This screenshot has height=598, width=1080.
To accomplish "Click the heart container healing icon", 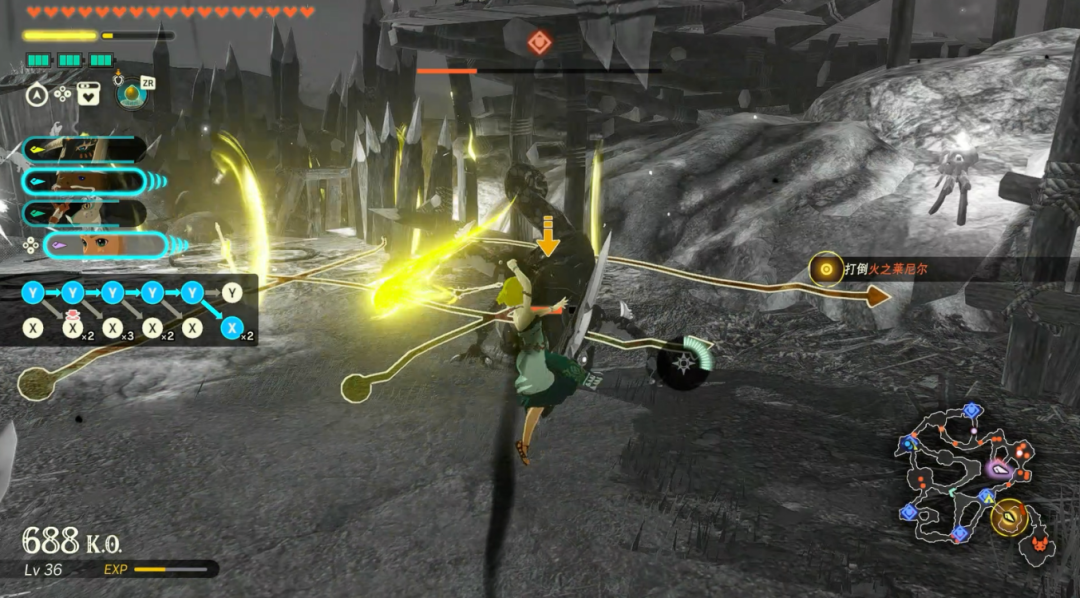I will pyautogui.click(x=89, y=95).
